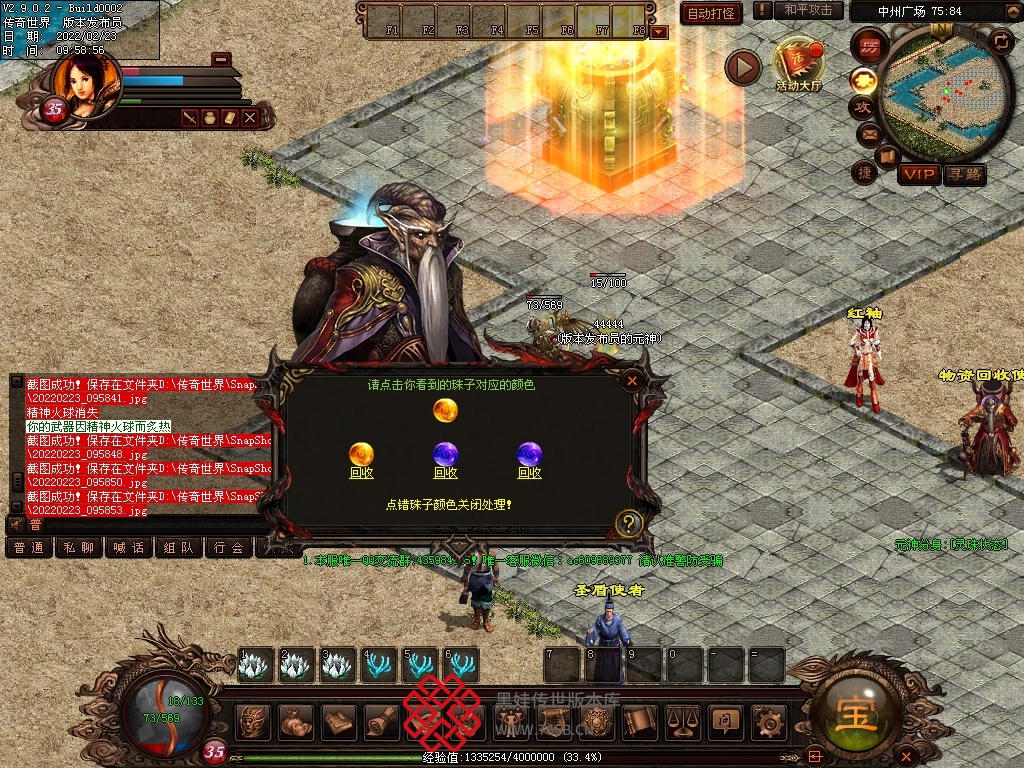Toggle 自动打怪 auto-fight
Viewport: 1024px width, 768px height.
711,13
